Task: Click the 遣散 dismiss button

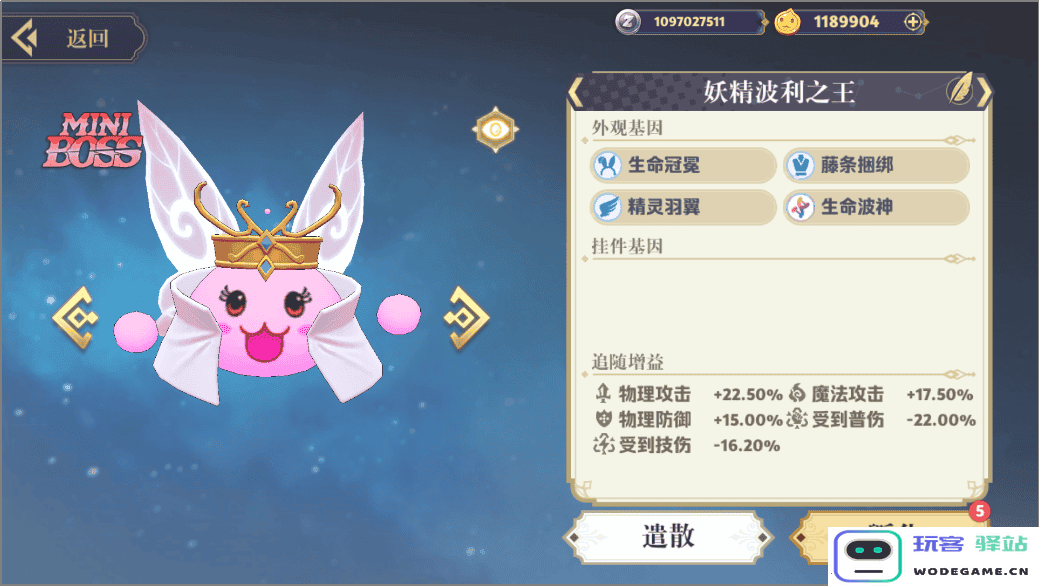Action: [x=668, y=537]
